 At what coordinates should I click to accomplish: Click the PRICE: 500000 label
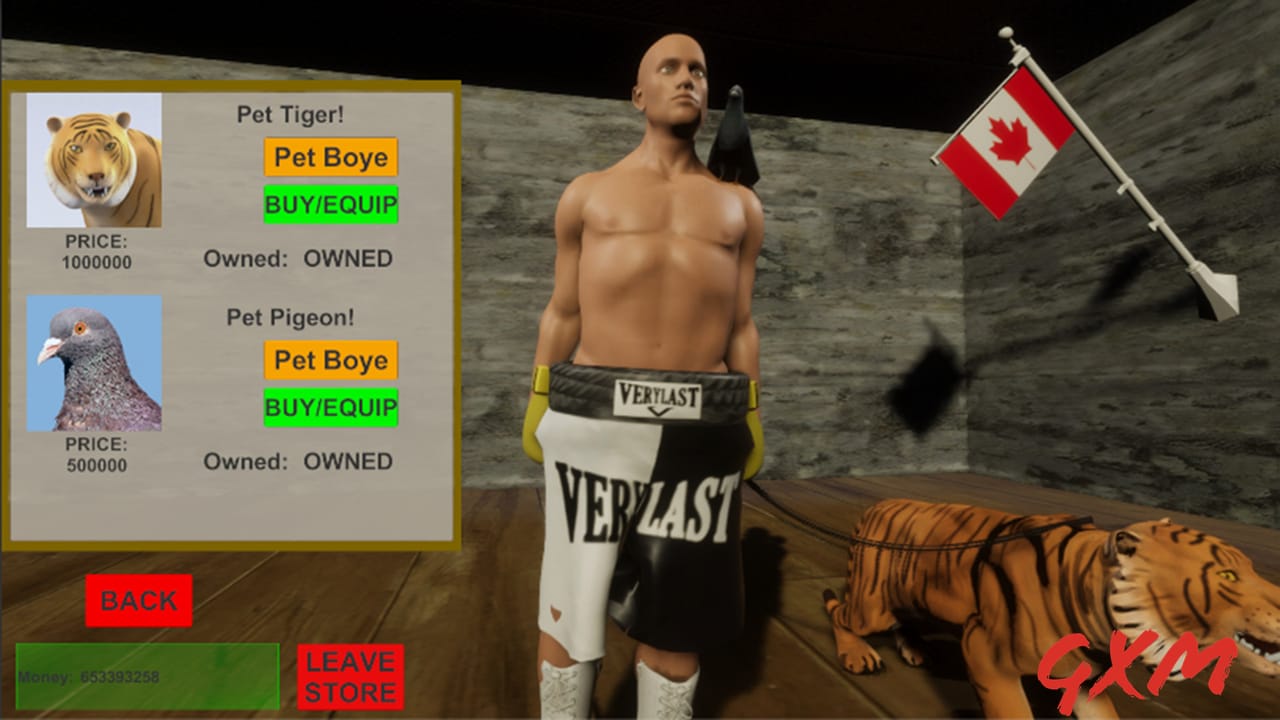click(95, 455)
